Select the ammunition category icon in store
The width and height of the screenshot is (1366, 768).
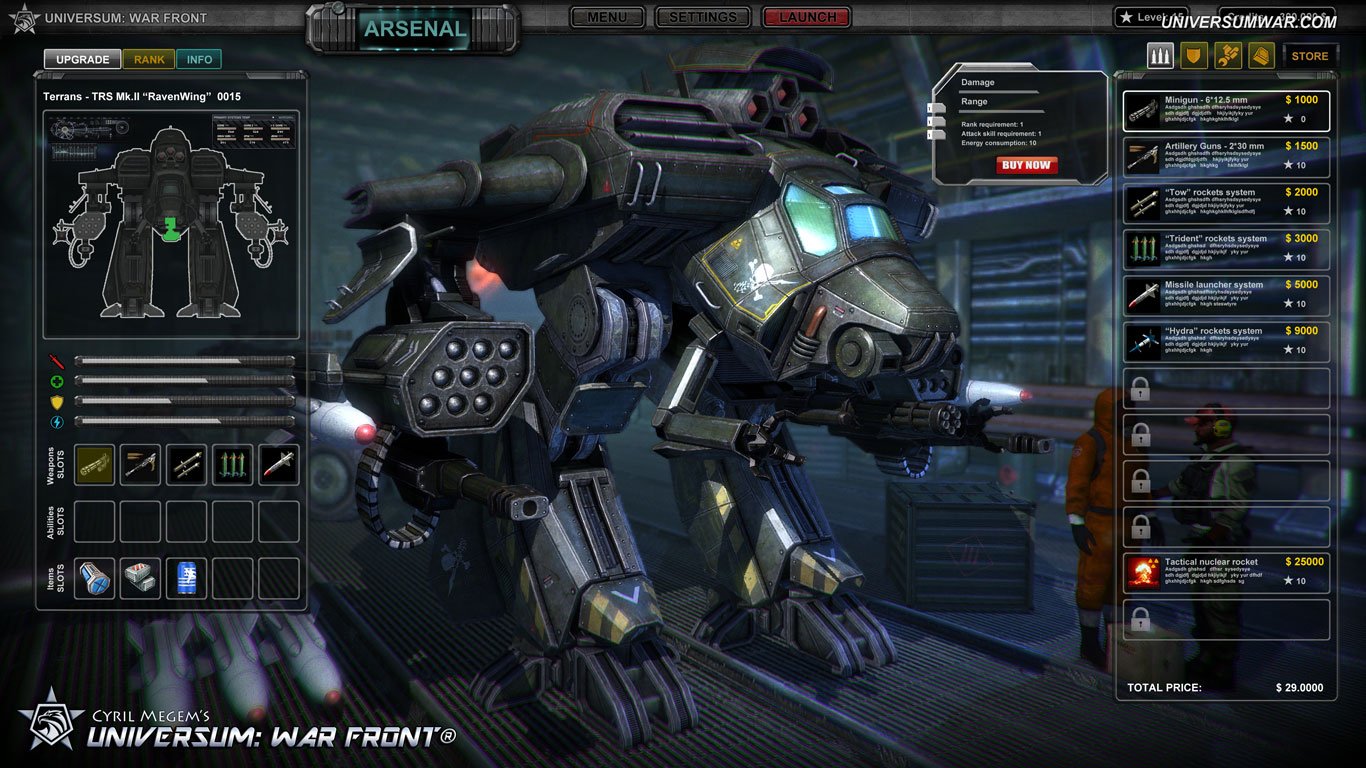click(1160, 56)
